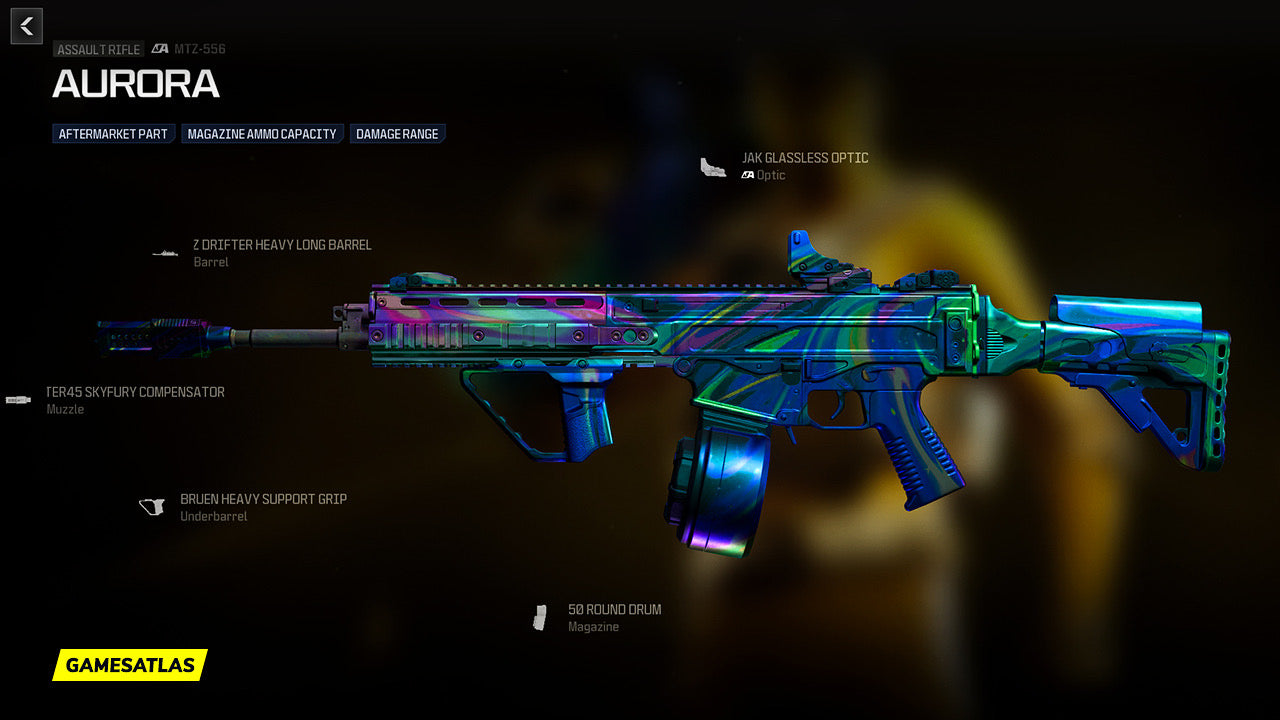
Task: Open the Skyfury Compensator muzzle slot
Action: (x=135, y=392)
